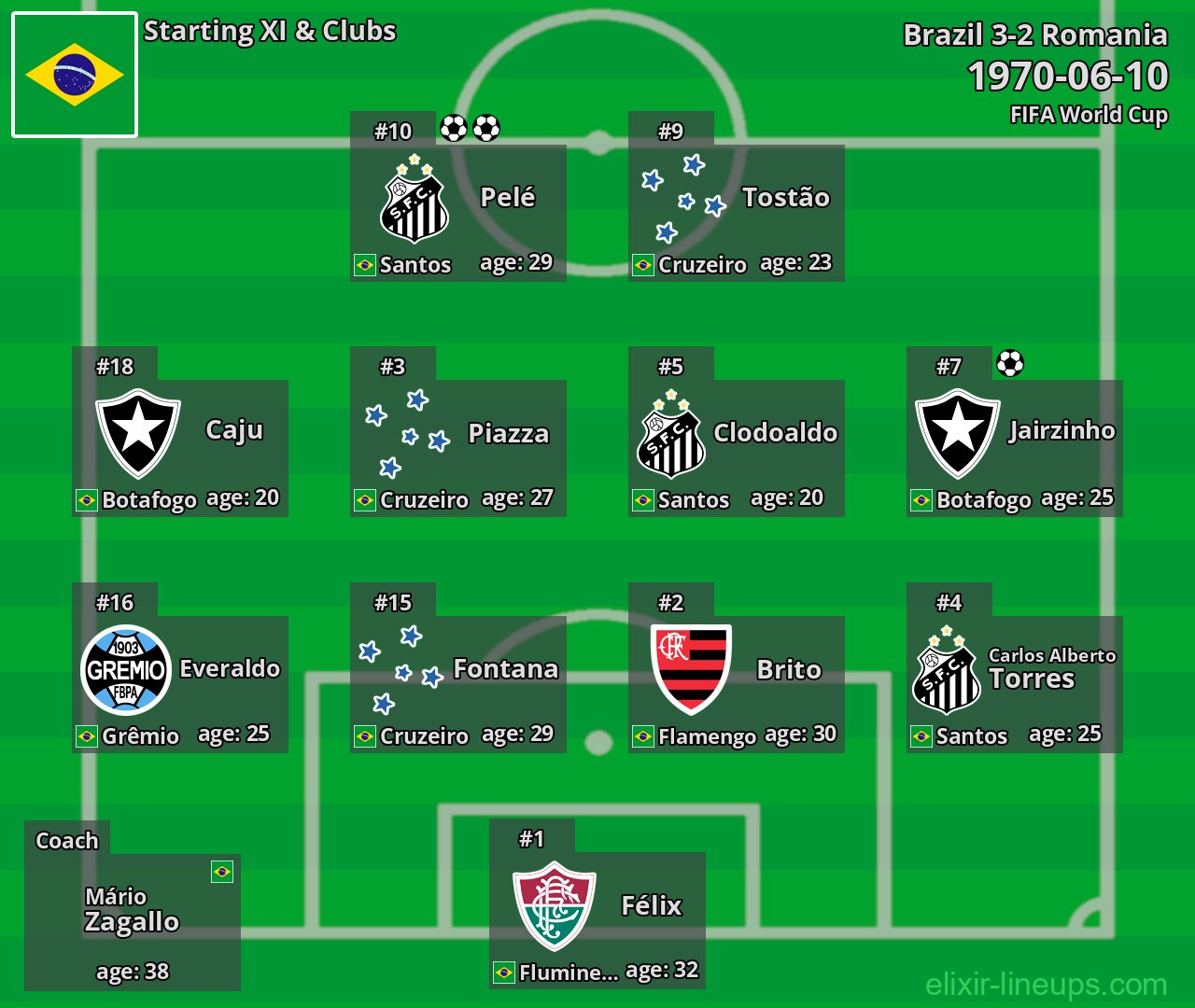Choose Tostão's lineup card
The image size is (1195, 1008).
click(x=737, y=213)
